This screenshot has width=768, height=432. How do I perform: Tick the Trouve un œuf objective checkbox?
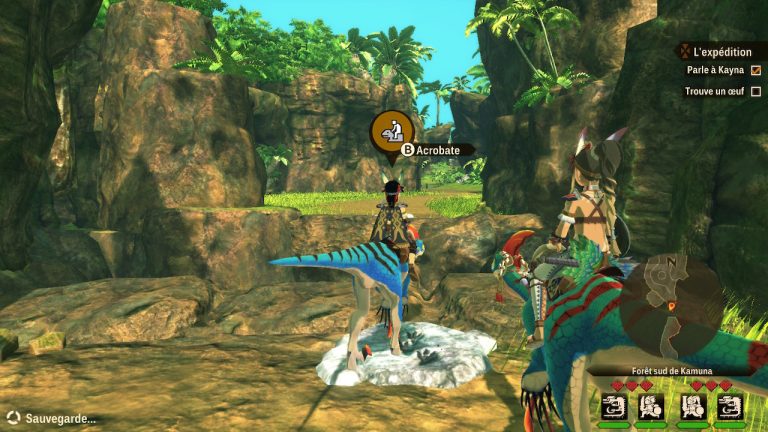[756, 91]
